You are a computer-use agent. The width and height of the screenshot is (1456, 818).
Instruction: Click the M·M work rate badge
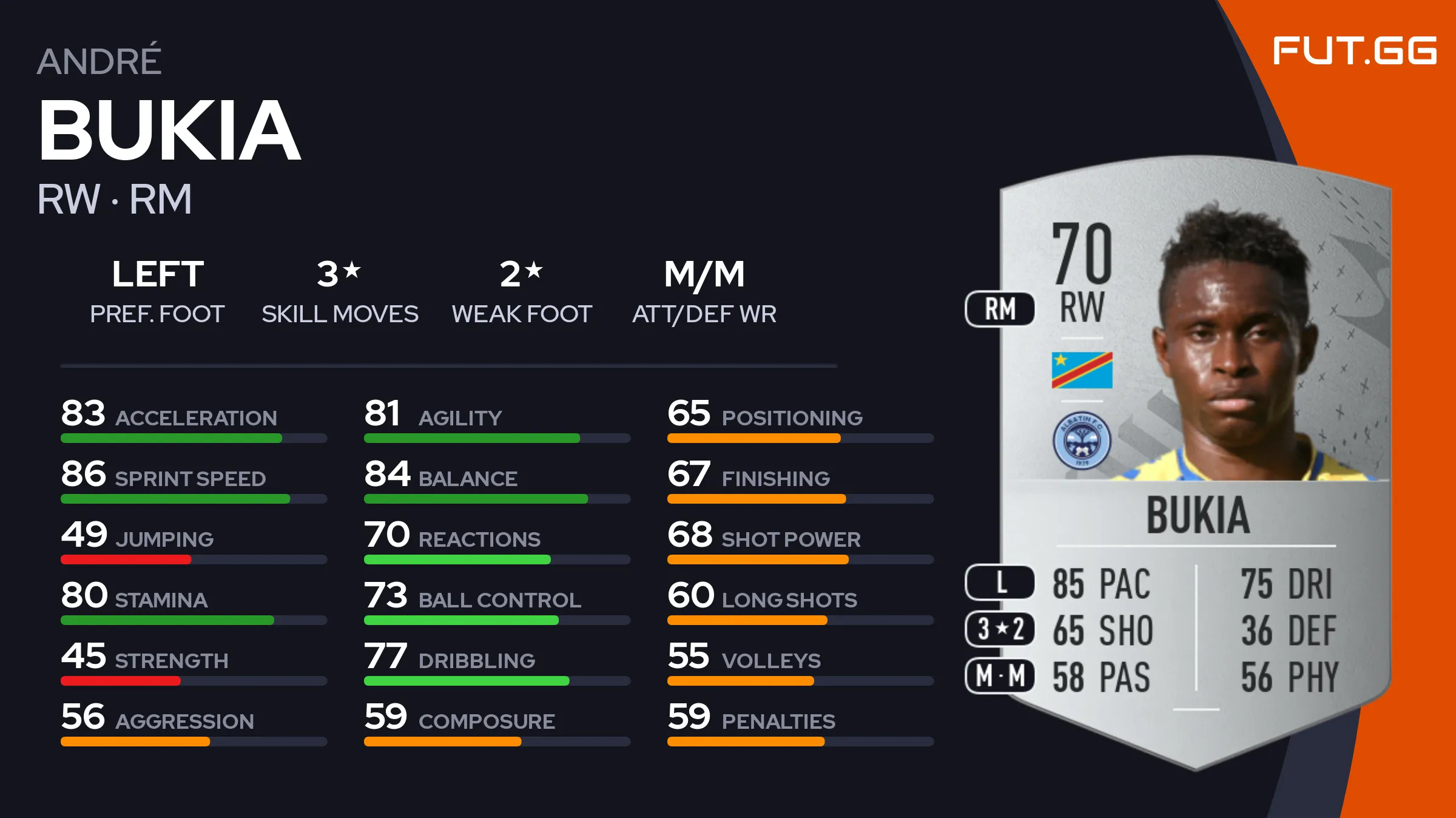[x=1000, y=675]
